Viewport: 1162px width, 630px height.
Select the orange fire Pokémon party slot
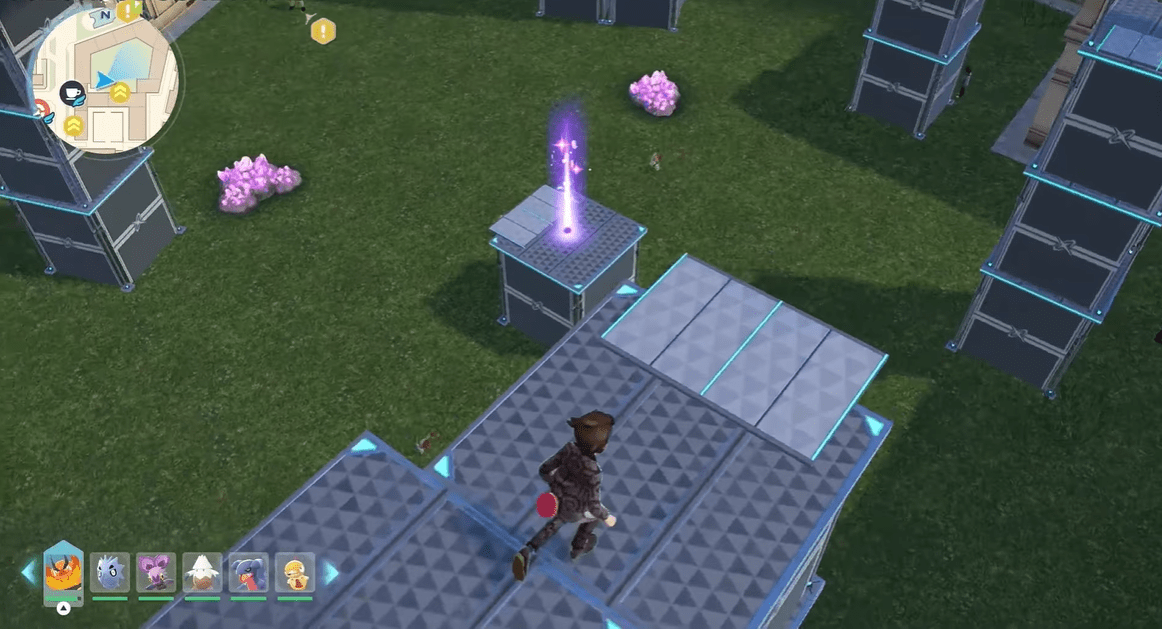tap(63, 572)
